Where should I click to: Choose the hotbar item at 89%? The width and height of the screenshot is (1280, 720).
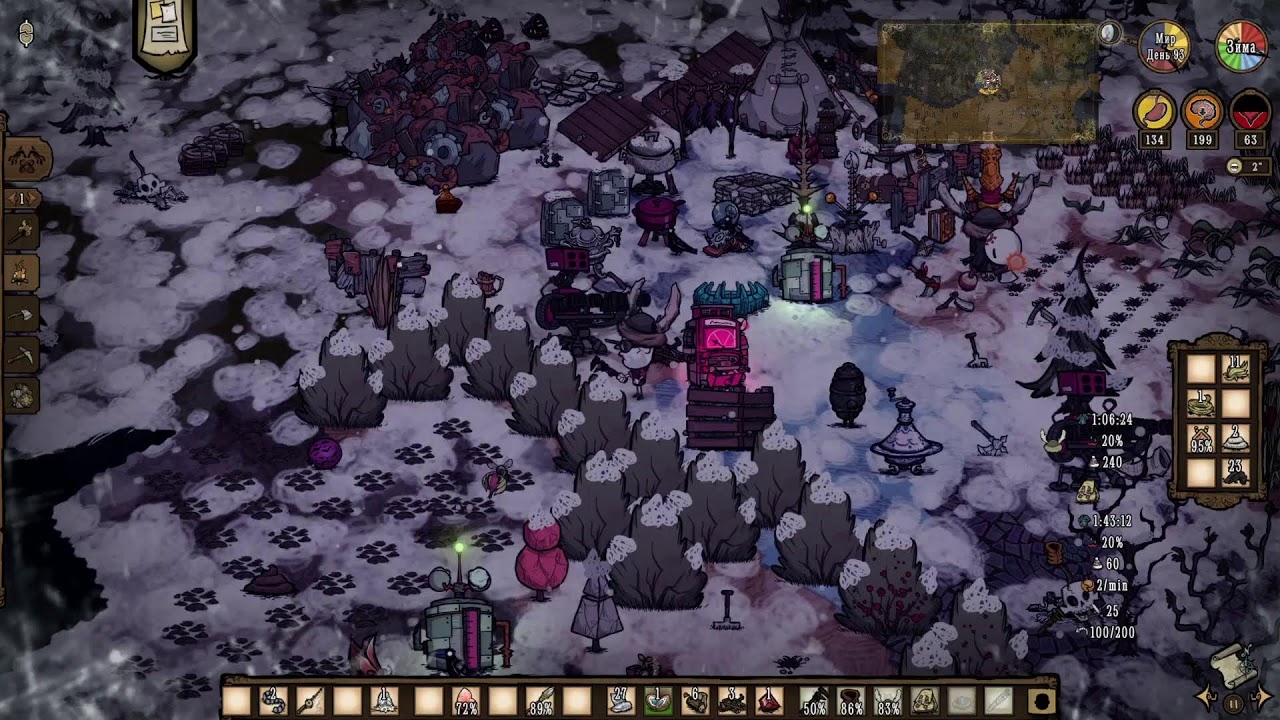(541, 701)
